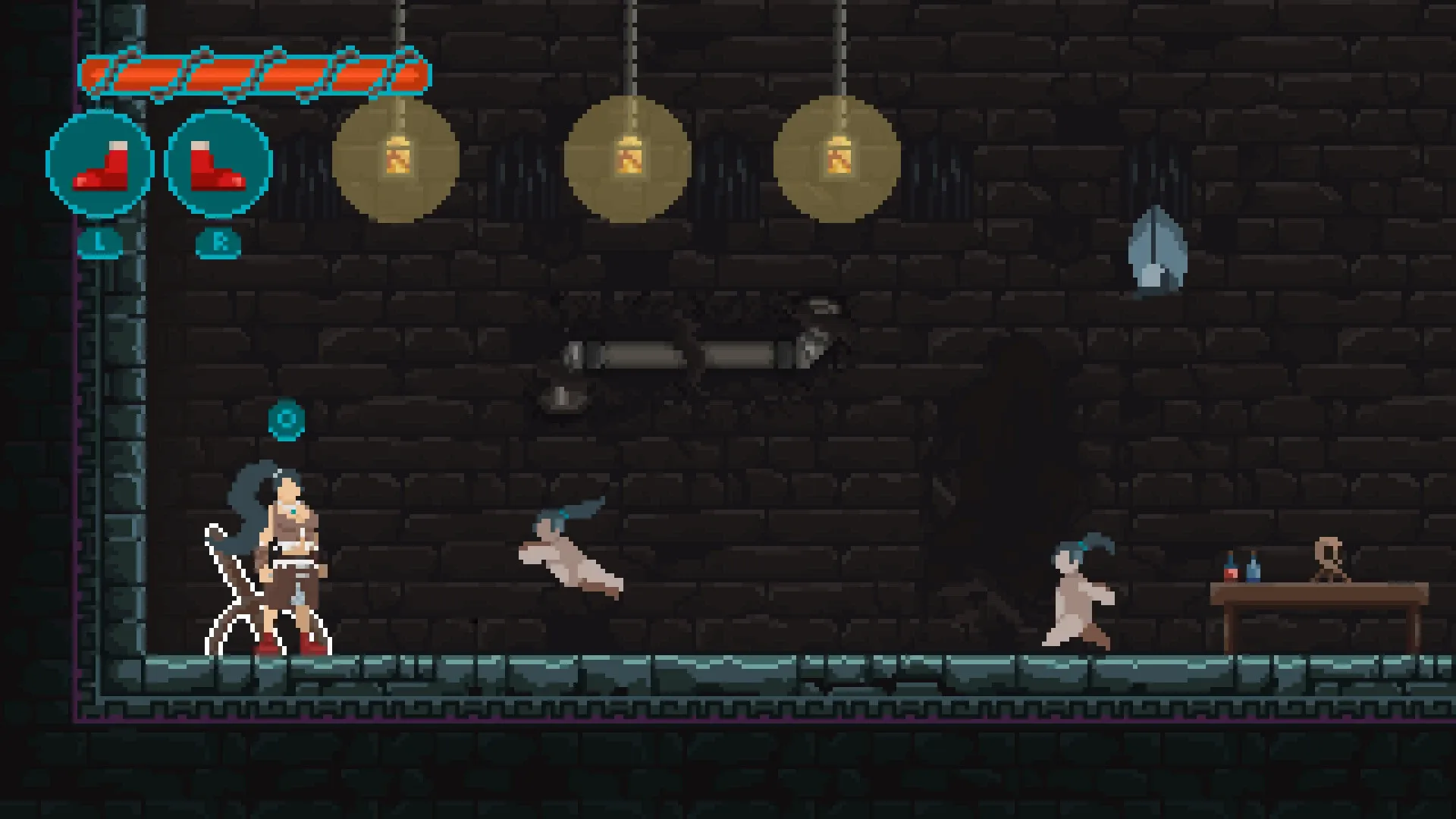Click the rightmost hanging lantern

point(839,159)
